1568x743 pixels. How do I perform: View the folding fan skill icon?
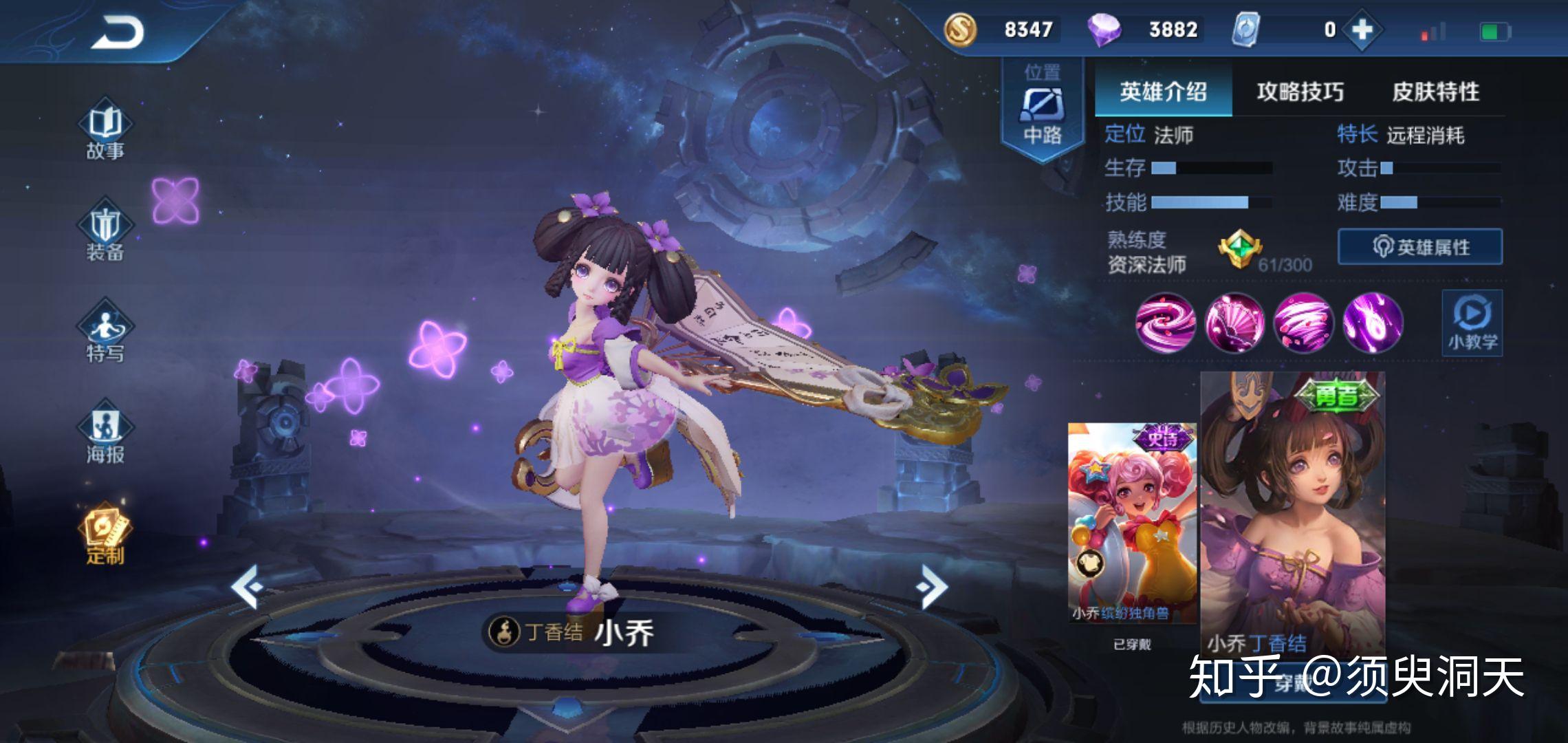tap(1234, 323)
